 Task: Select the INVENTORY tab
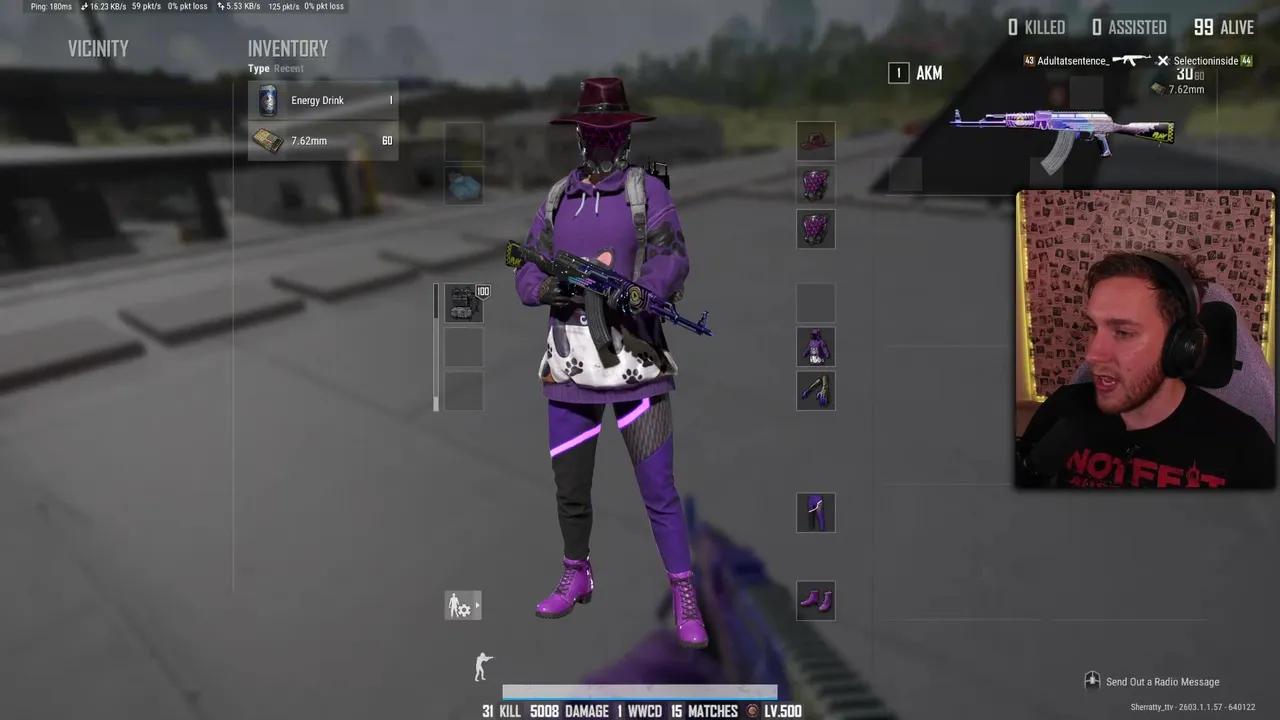click(x=288, y=48)
